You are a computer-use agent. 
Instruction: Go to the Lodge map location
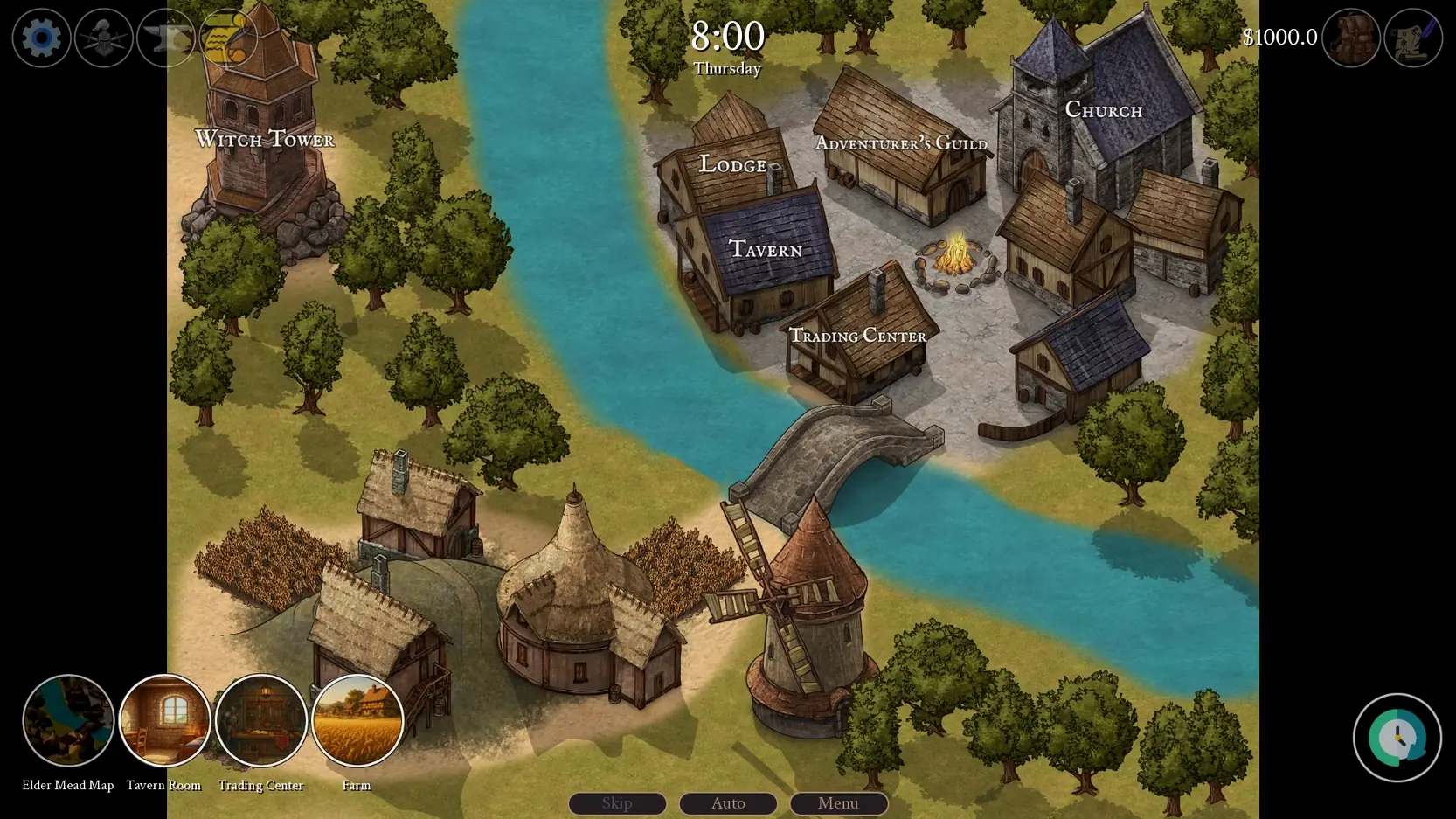[x=732, y=164]
